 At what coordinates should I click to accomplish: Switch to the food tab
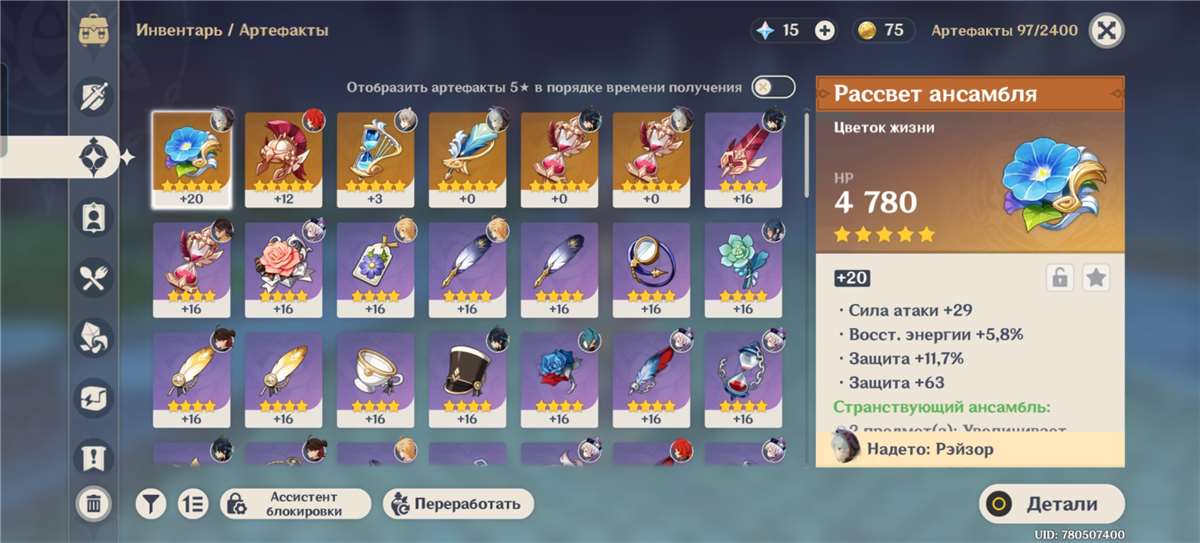pyautogui.click(x=95, y=277)
